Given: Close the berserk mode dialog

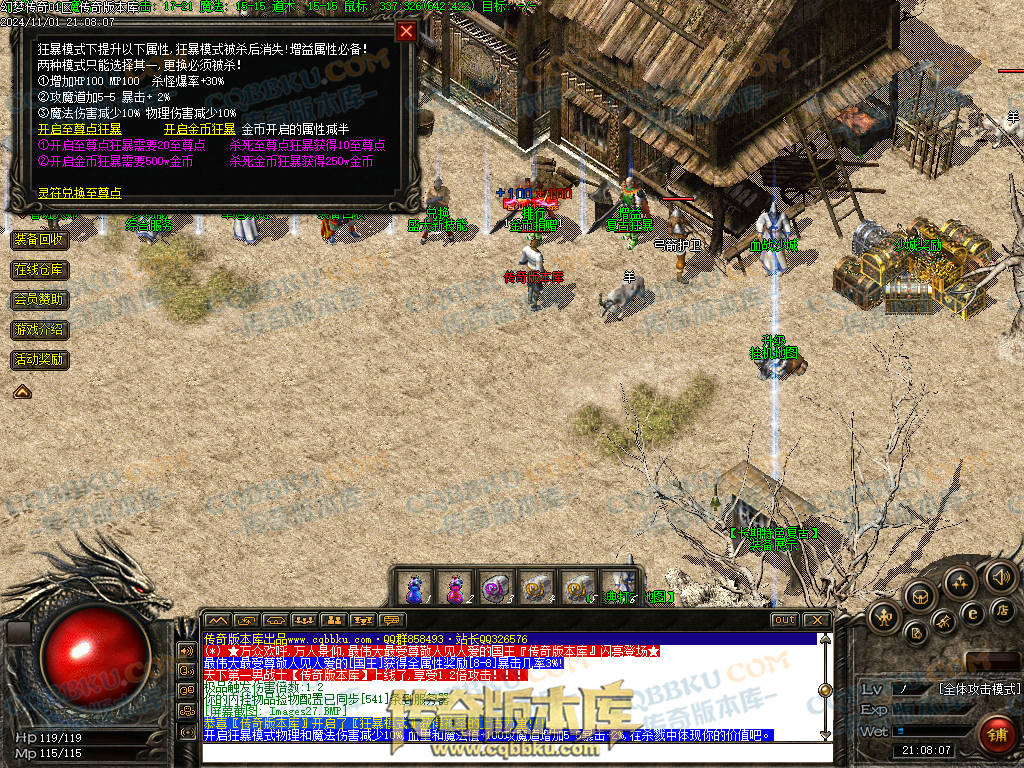Looking at the screenshot, I should [x=406, y=31].
